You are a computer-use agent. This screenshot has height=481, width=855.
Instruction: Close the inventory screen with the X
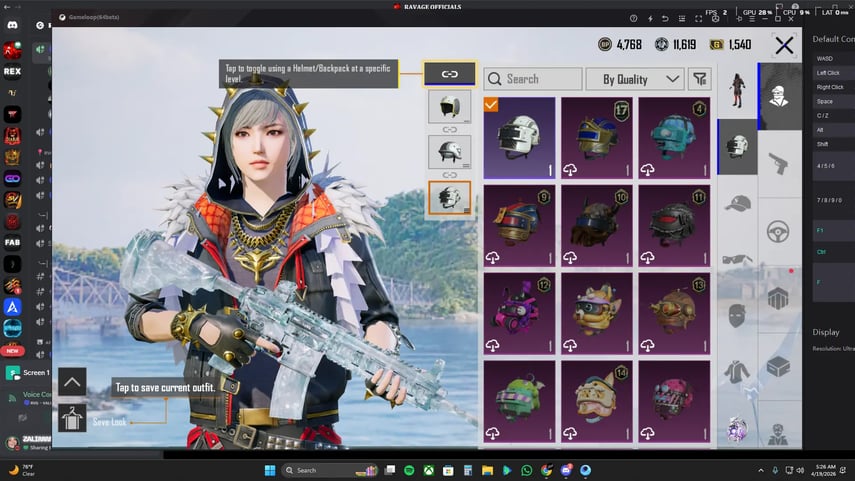(x=784, y=45)
